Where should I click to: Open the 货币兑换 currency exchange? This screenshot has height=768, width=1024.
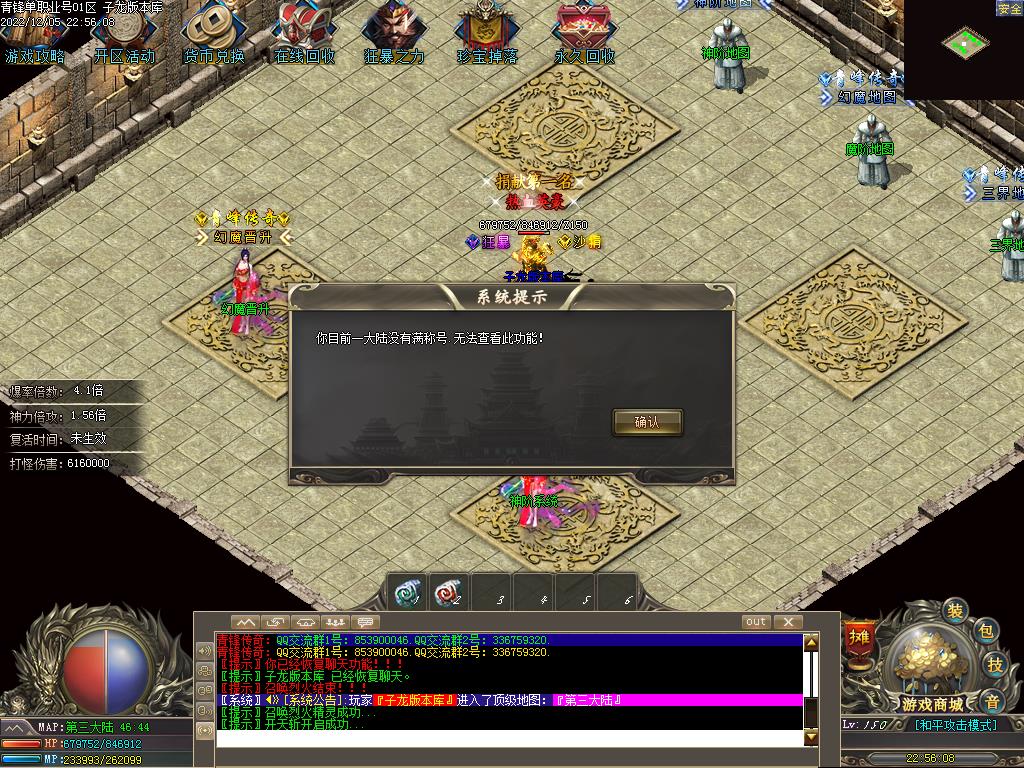point(213,34)
